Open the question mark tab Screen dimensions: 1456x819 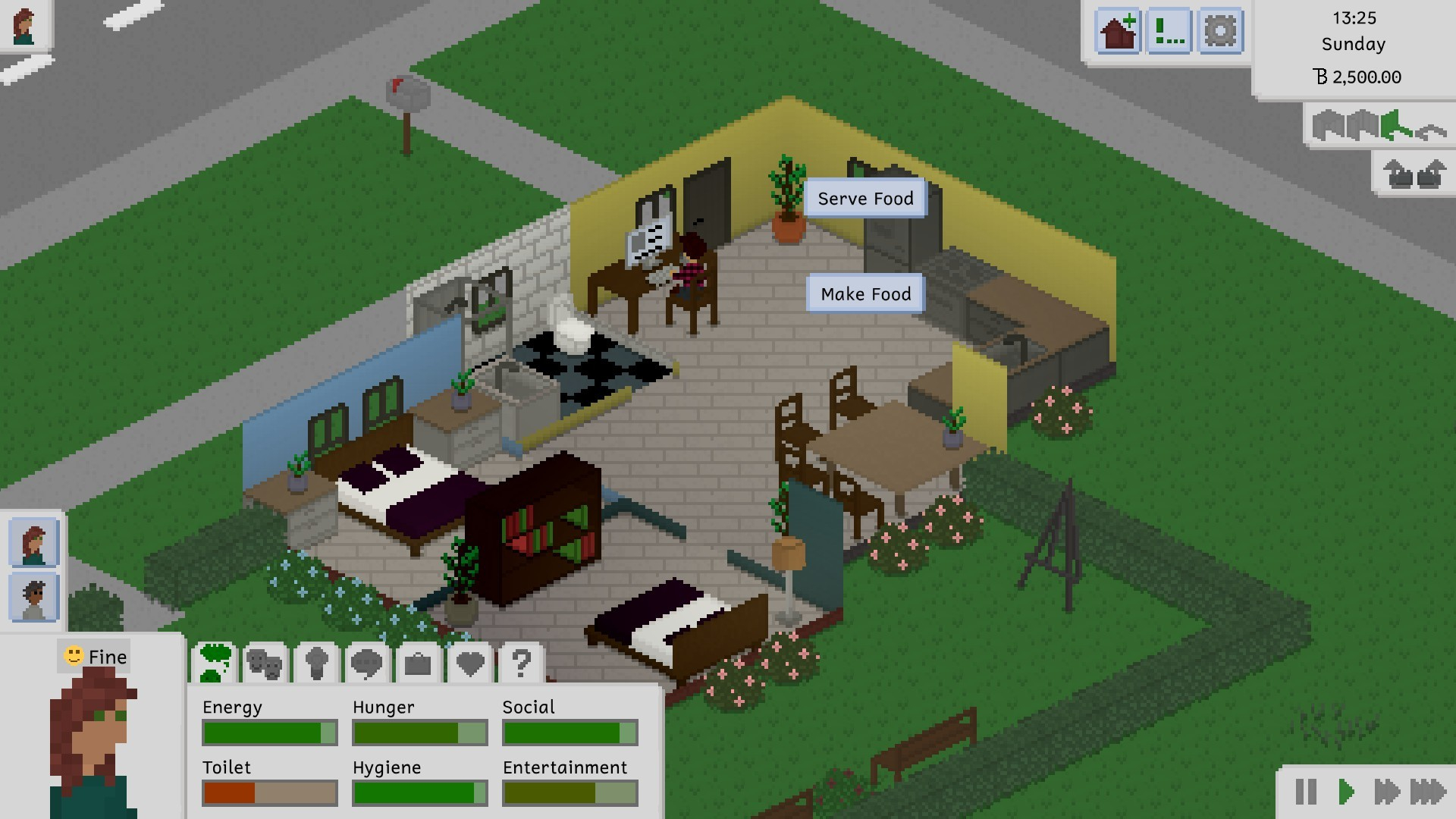pyautogui.click(x=521, y=664)
